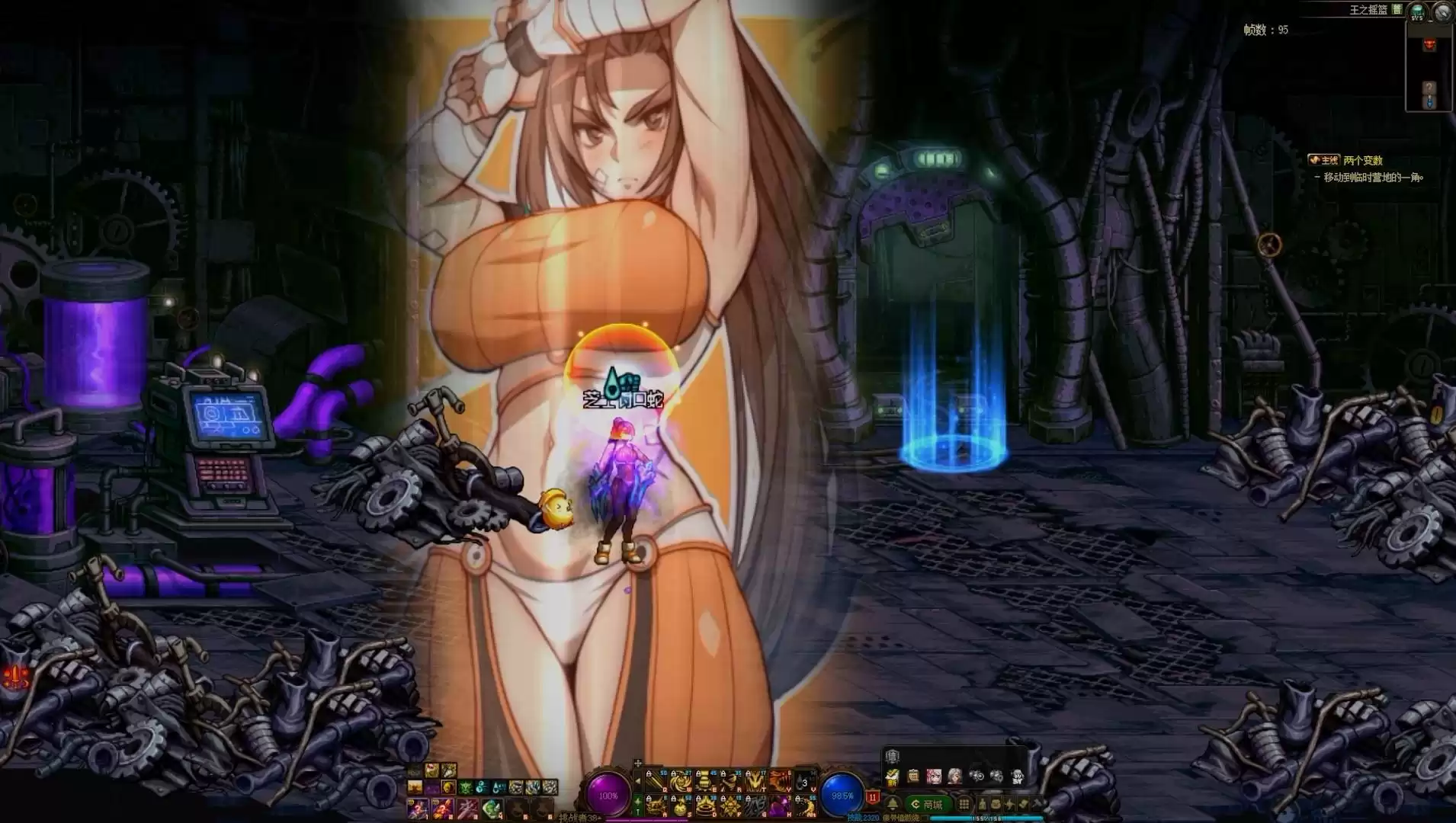This screenshot has height=823, width=1456.
Task: Click the dungeon minimap panel
Action: pos(1429,67)
